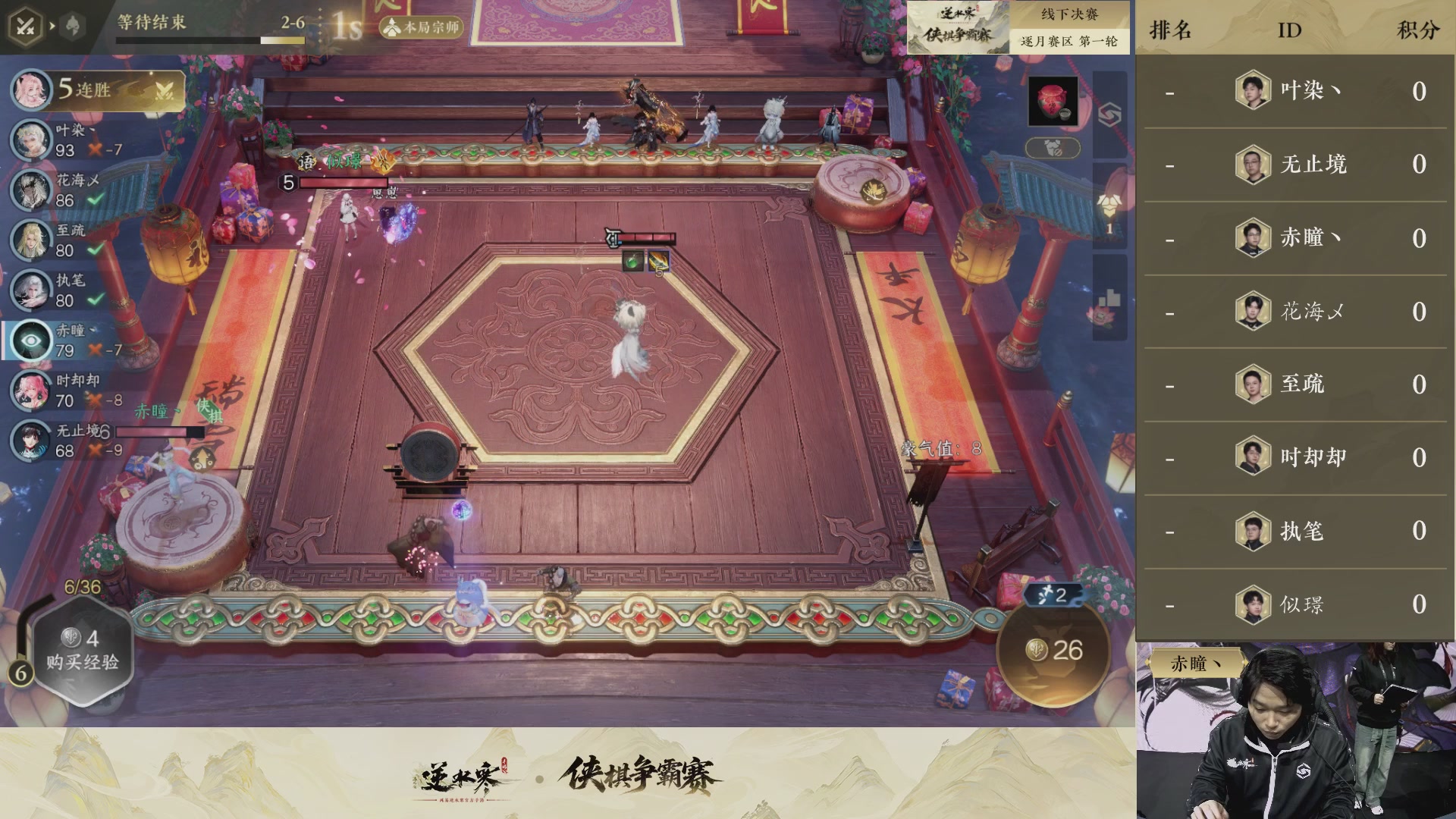Screen dimensions: 1456x819
Task: Select the red jar item thumbnail
Action: (1054, 101)
